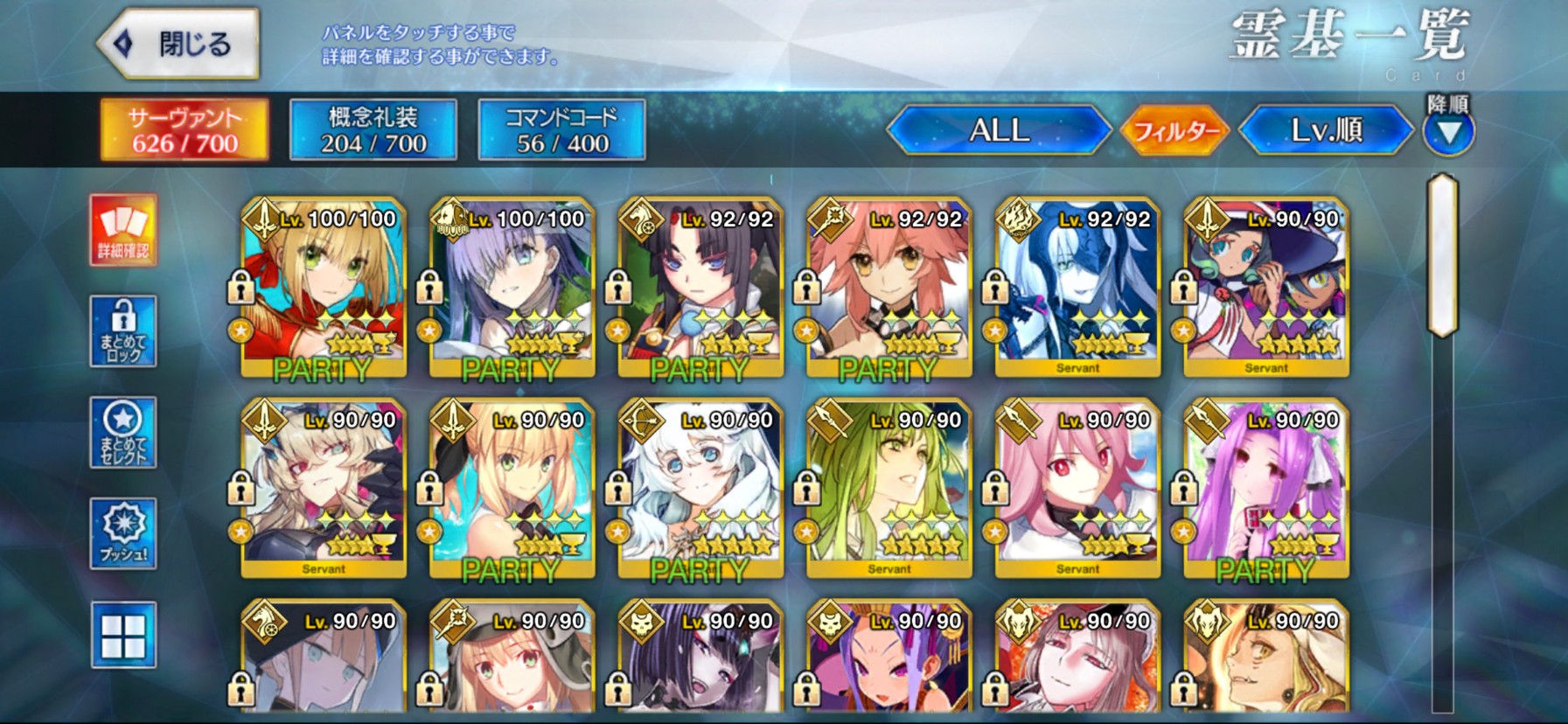1568x724 pixels.
Task: Toggle the 降順 descending arrow
Action: click(1448, 131)
